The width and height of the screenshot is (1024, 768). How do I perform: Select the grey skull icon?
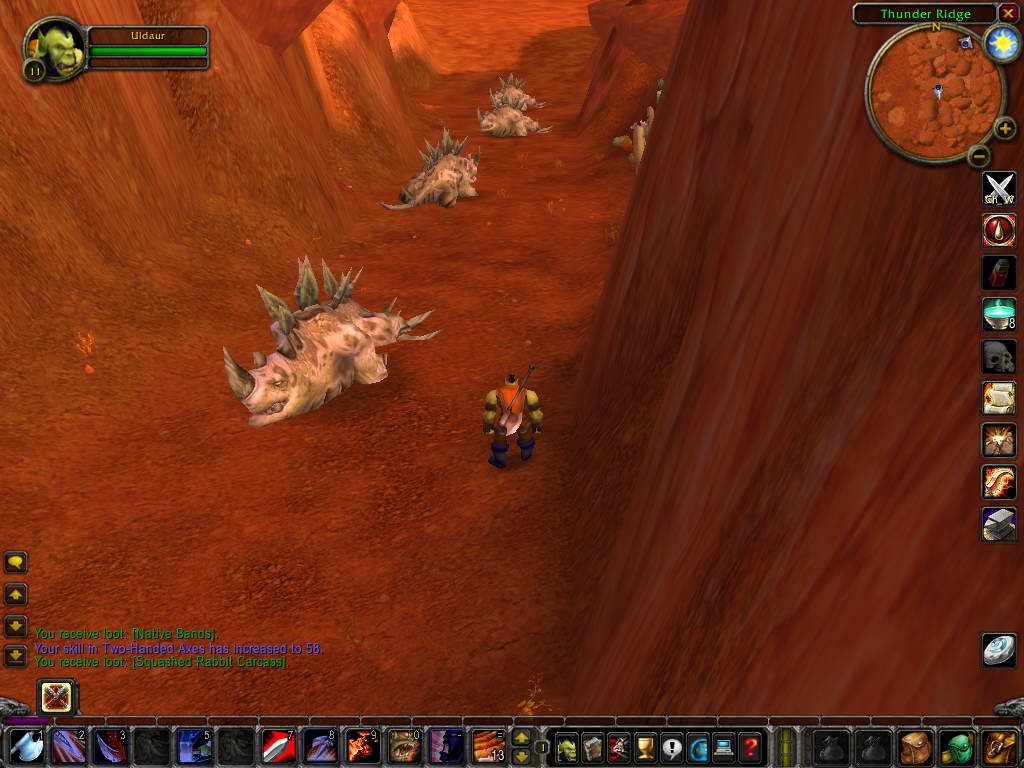tap(999, 356)
